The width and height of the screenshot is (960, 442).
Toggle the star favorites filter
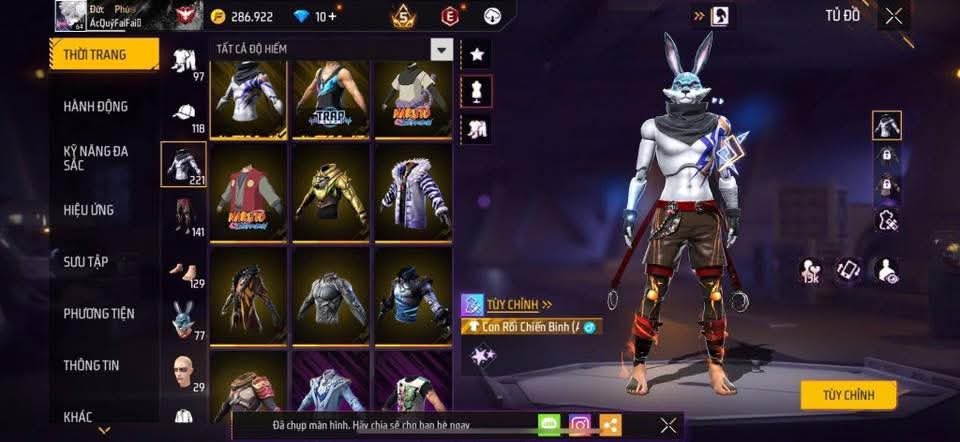(x=476, y=54)
